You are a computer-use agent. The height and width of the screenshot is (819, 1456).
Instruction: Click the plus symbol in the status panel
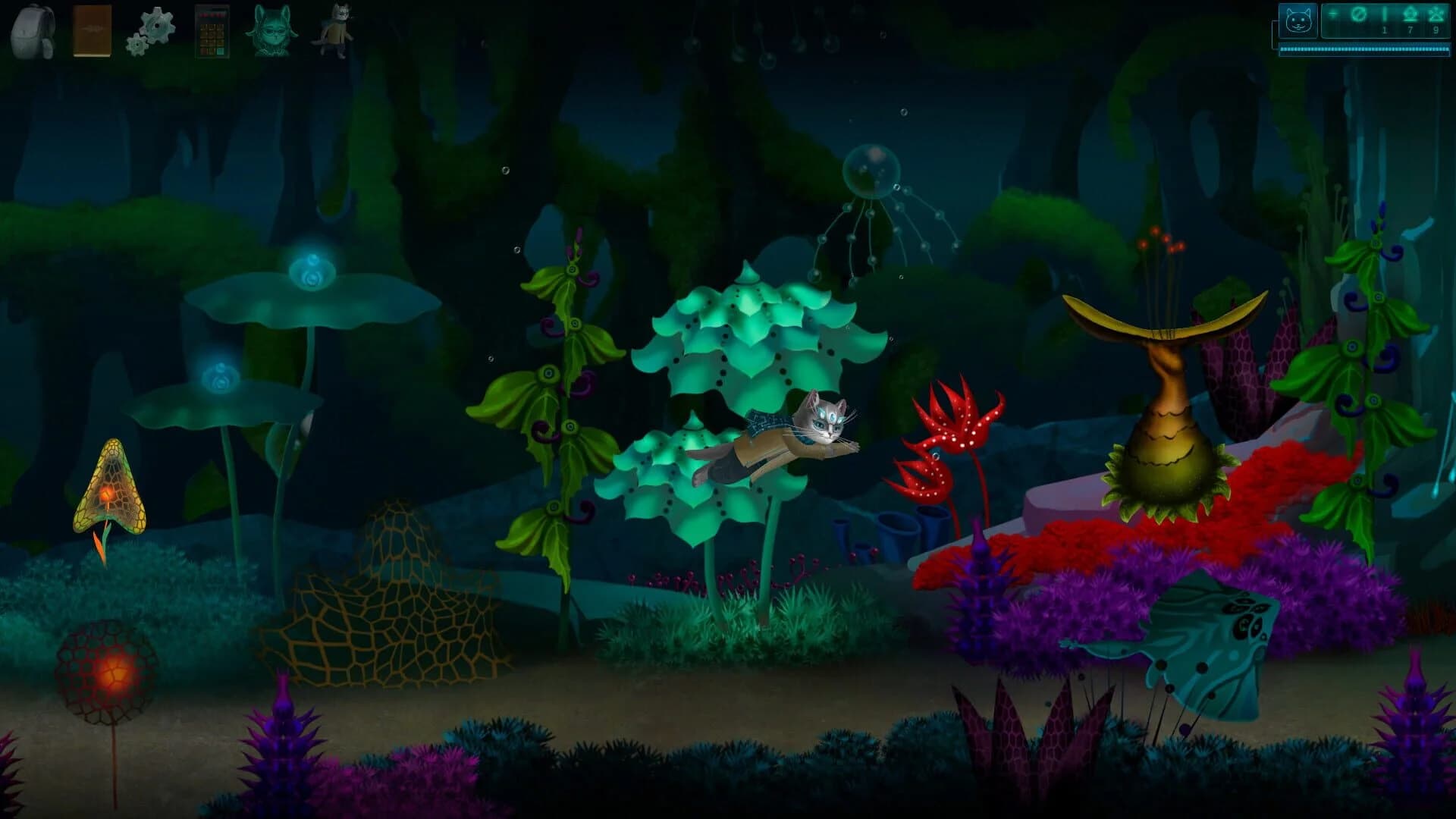coord(1332,14)
